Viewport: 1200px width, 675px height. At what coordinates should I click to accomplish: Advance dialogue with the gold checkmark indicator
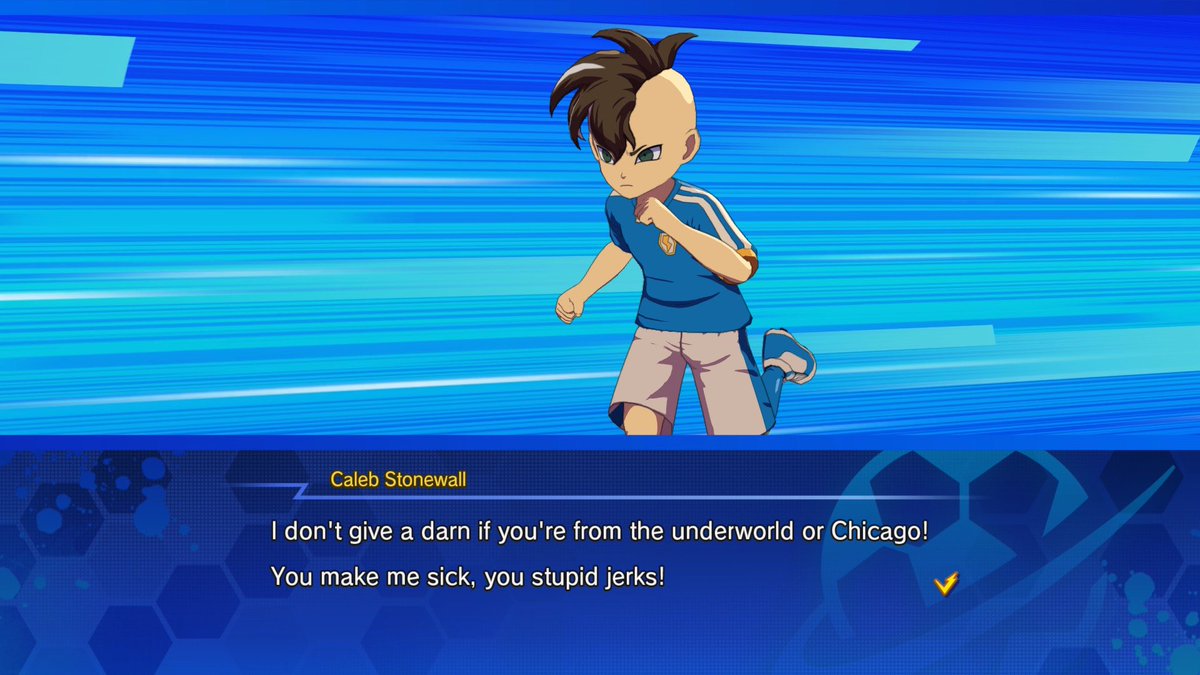pos(945,583)
